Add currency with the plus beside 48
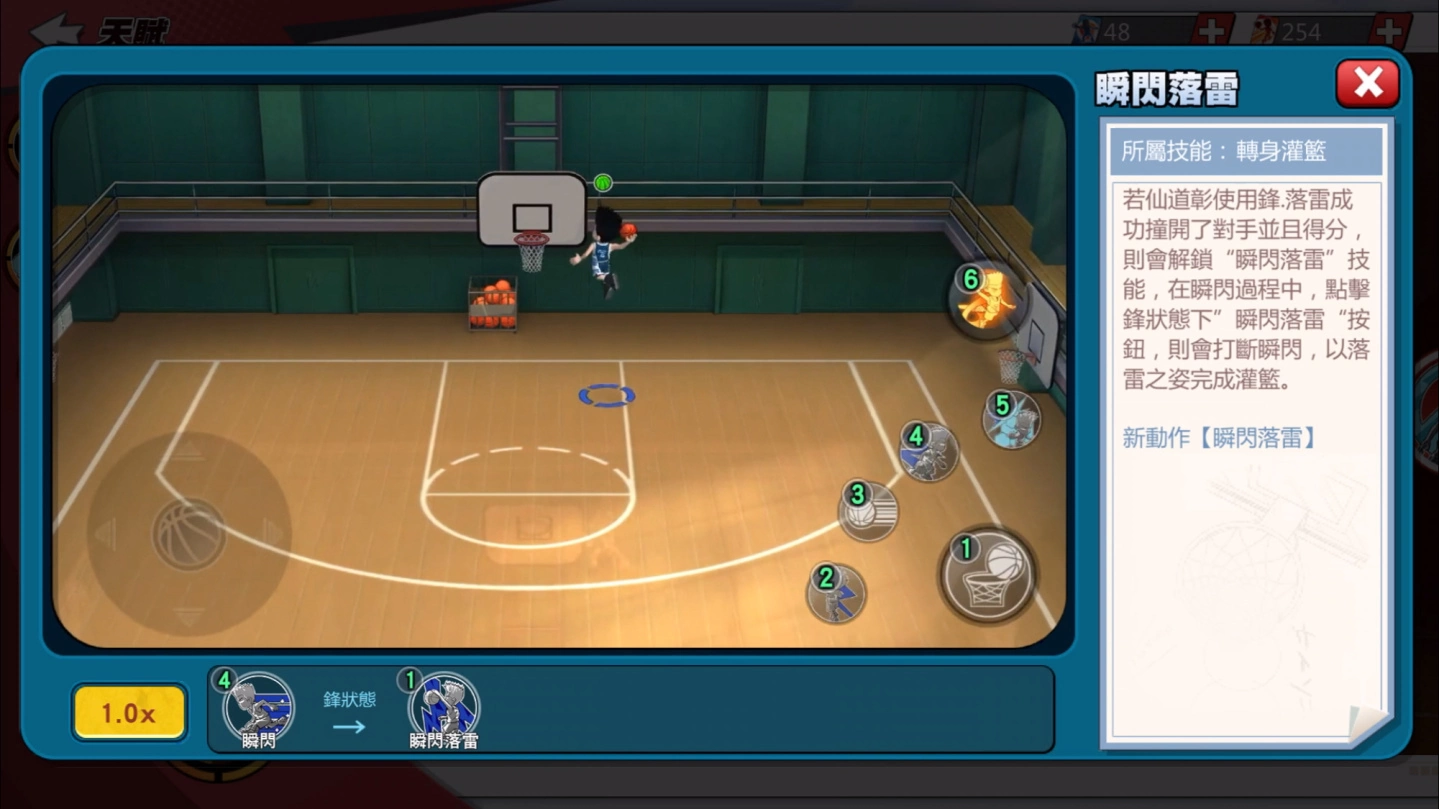1439x809 pixels. point(1211,32)
